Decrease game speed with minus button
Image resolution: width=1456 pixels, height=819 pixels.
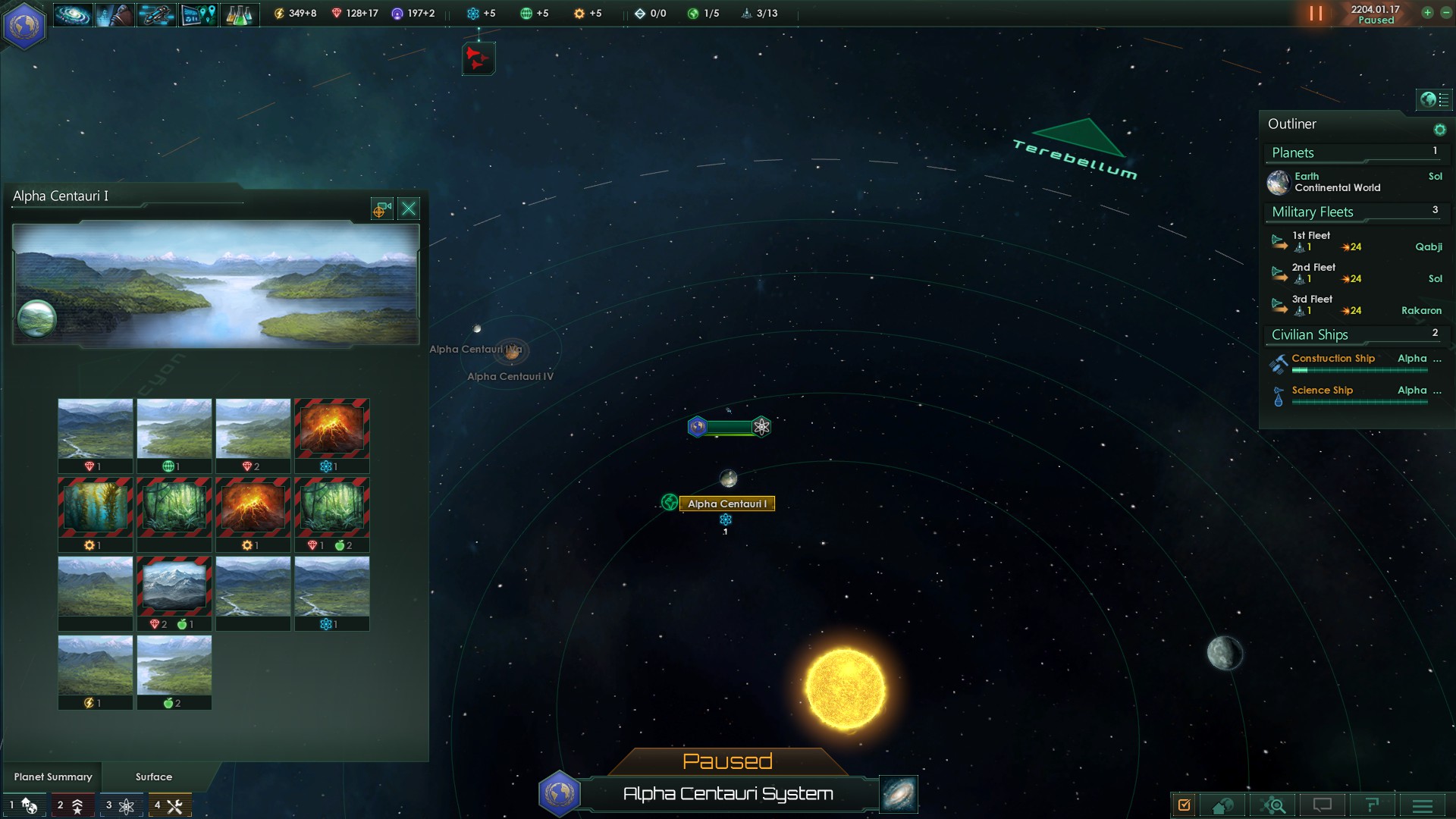click(x=1445, y=13)
